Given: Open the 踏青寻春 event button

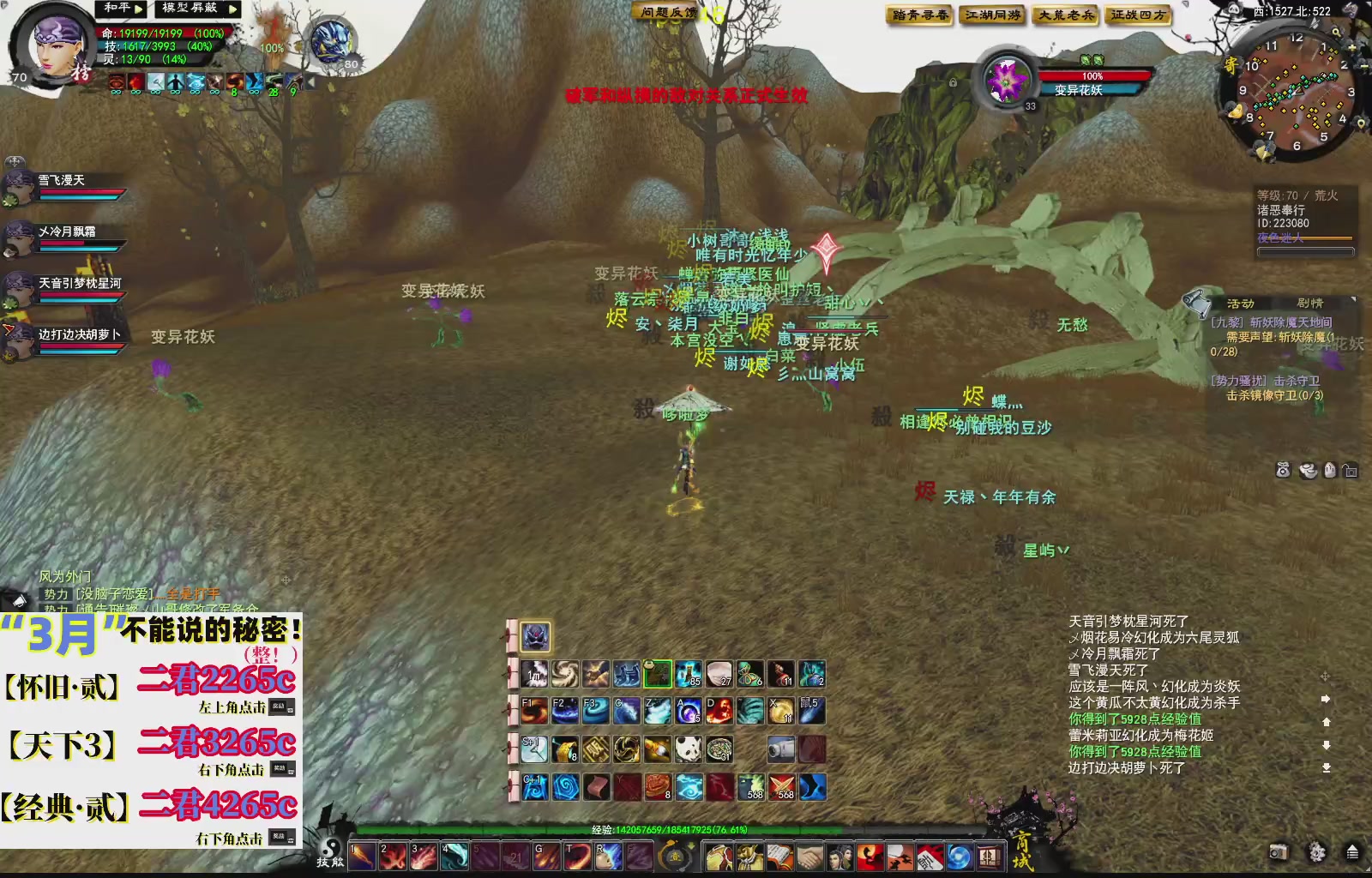Looking at the screenshot, I should click(x=918, y=15).
